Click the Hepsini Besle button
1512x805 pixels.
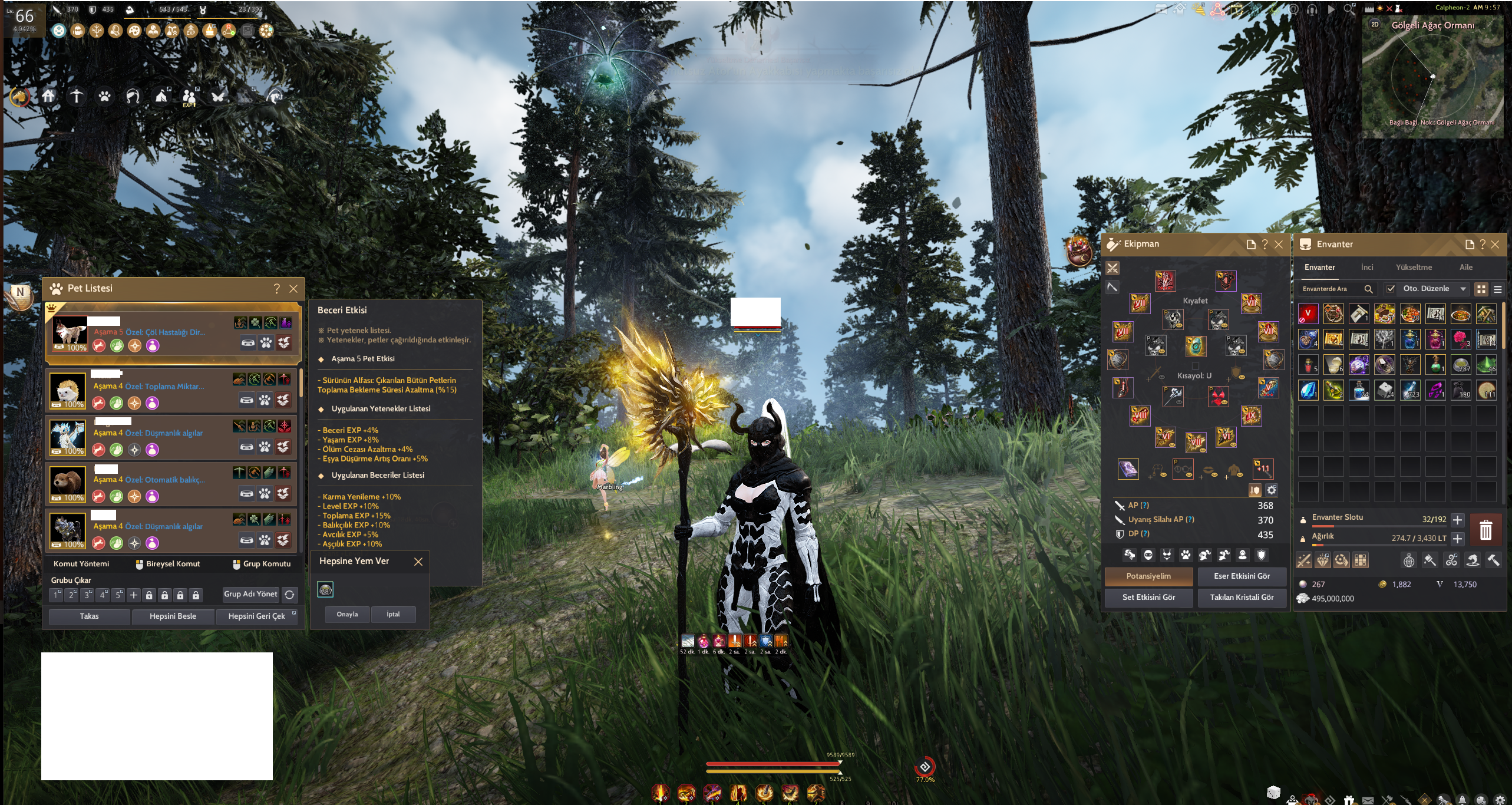[x=173, y=616]
